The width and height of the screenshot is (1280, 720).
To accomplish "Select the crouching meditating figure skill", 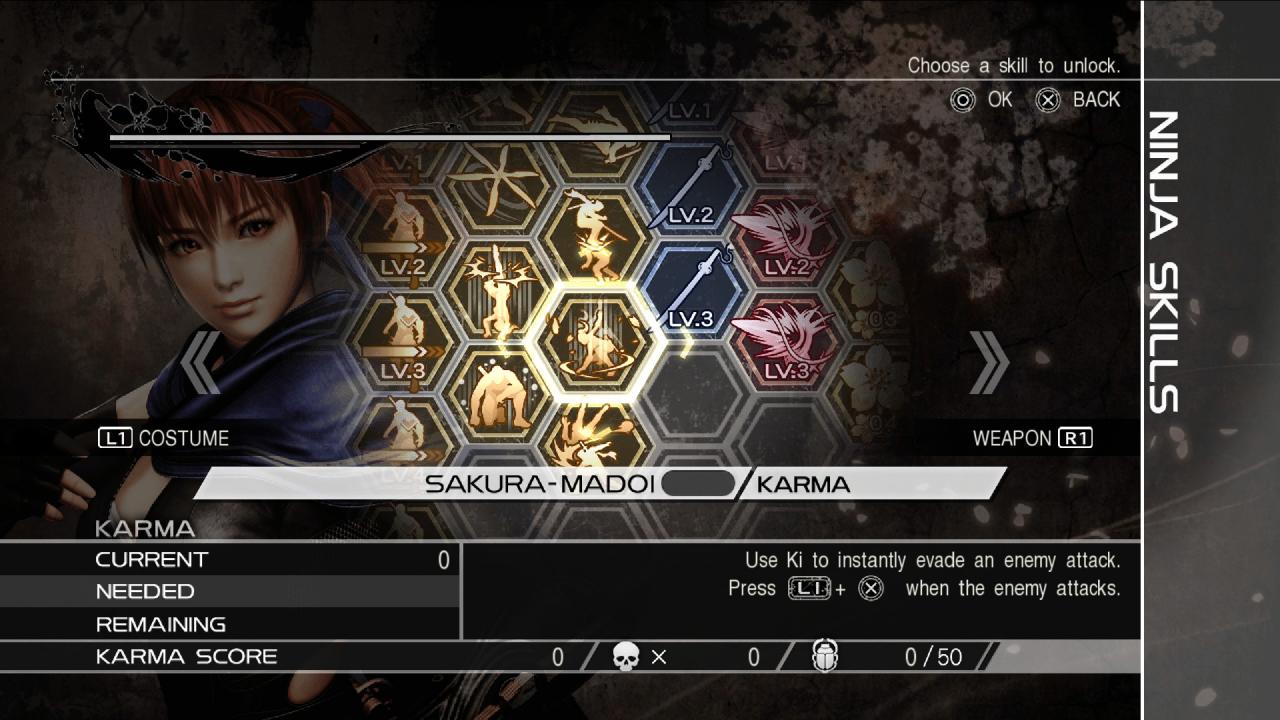I will pos(498,396).
